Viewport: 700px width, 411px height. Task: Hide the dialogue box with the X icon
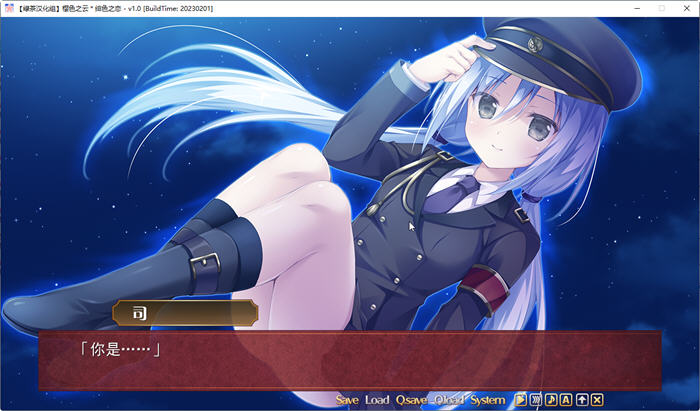(597, 400)
